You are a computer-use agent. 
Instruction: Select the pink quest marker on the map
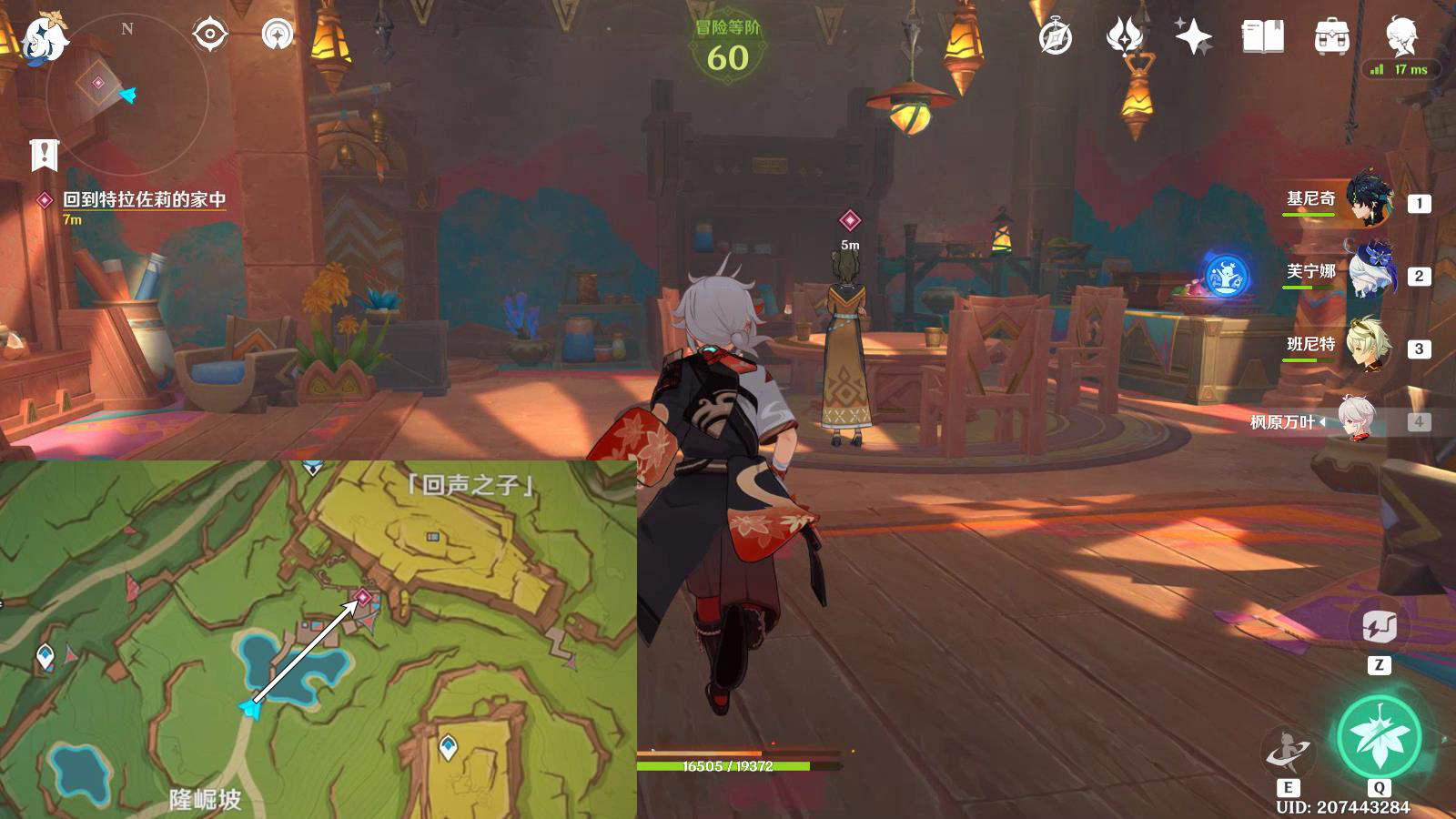[x=362, y=597]
